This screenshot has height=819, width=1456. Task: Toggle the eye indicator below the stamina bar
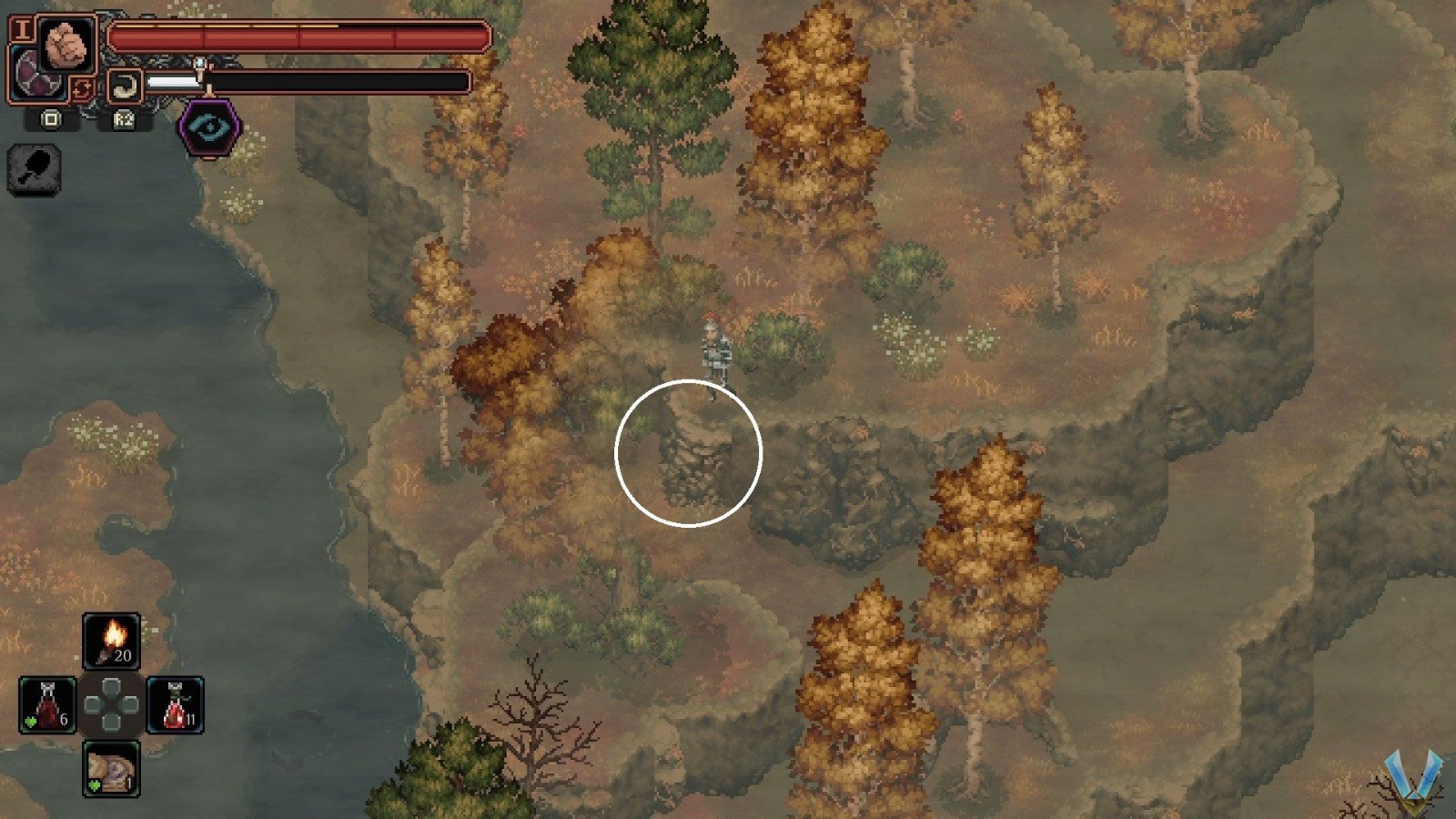(x=207, y=127)
